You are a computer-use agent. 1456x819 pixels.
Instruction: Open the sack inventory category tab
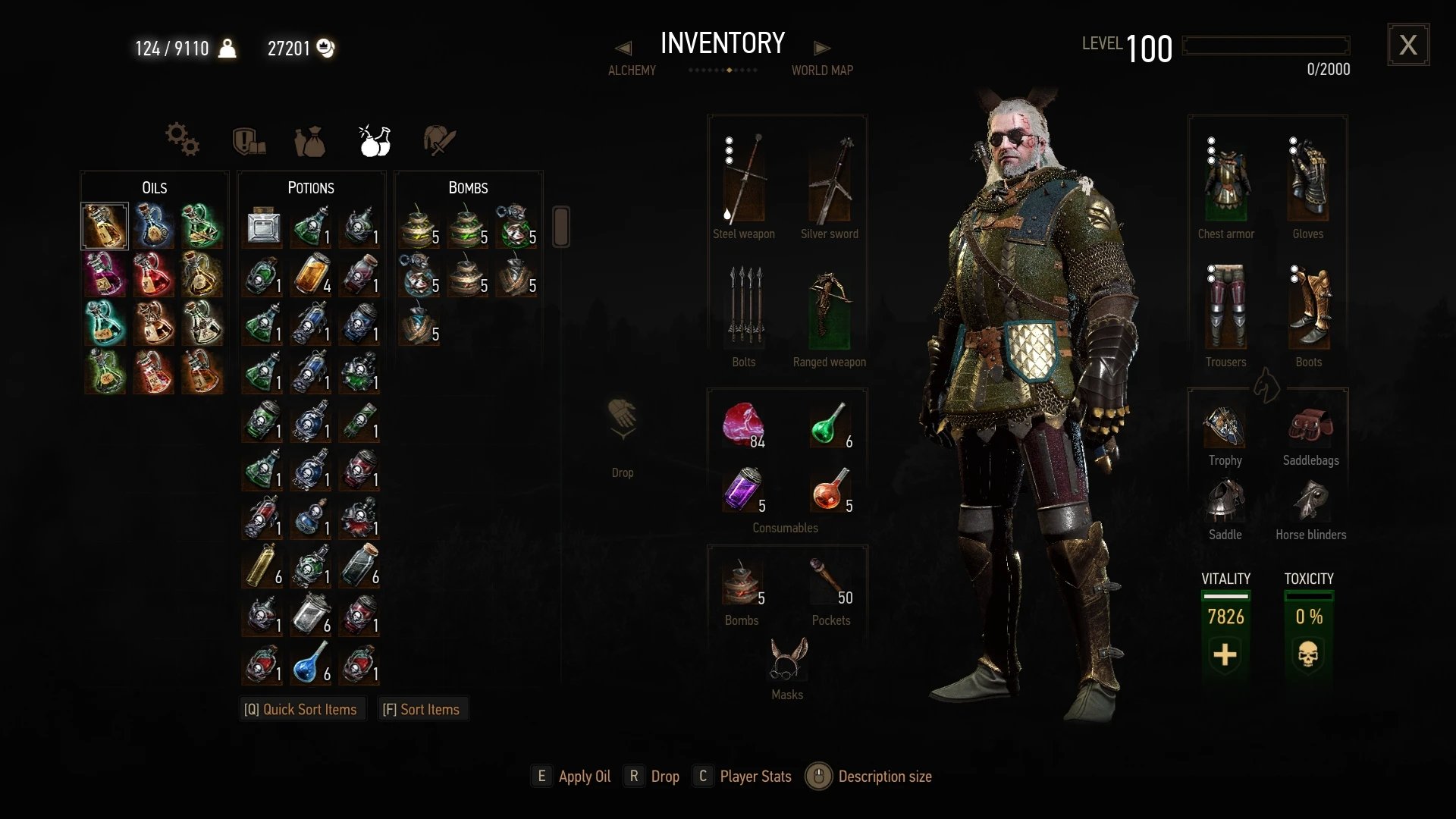tap(309, 141)
